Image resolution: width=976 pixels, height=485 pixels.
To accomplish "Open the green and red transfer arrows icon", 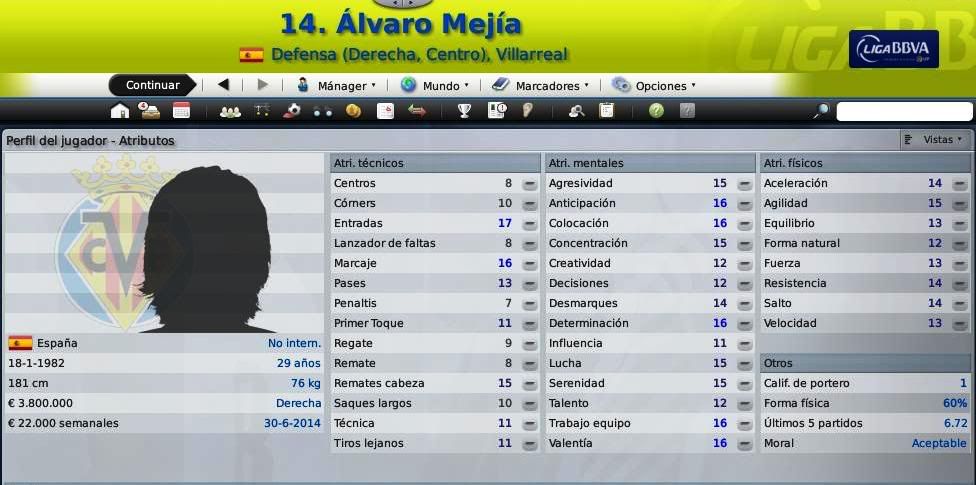I will 417,111.
